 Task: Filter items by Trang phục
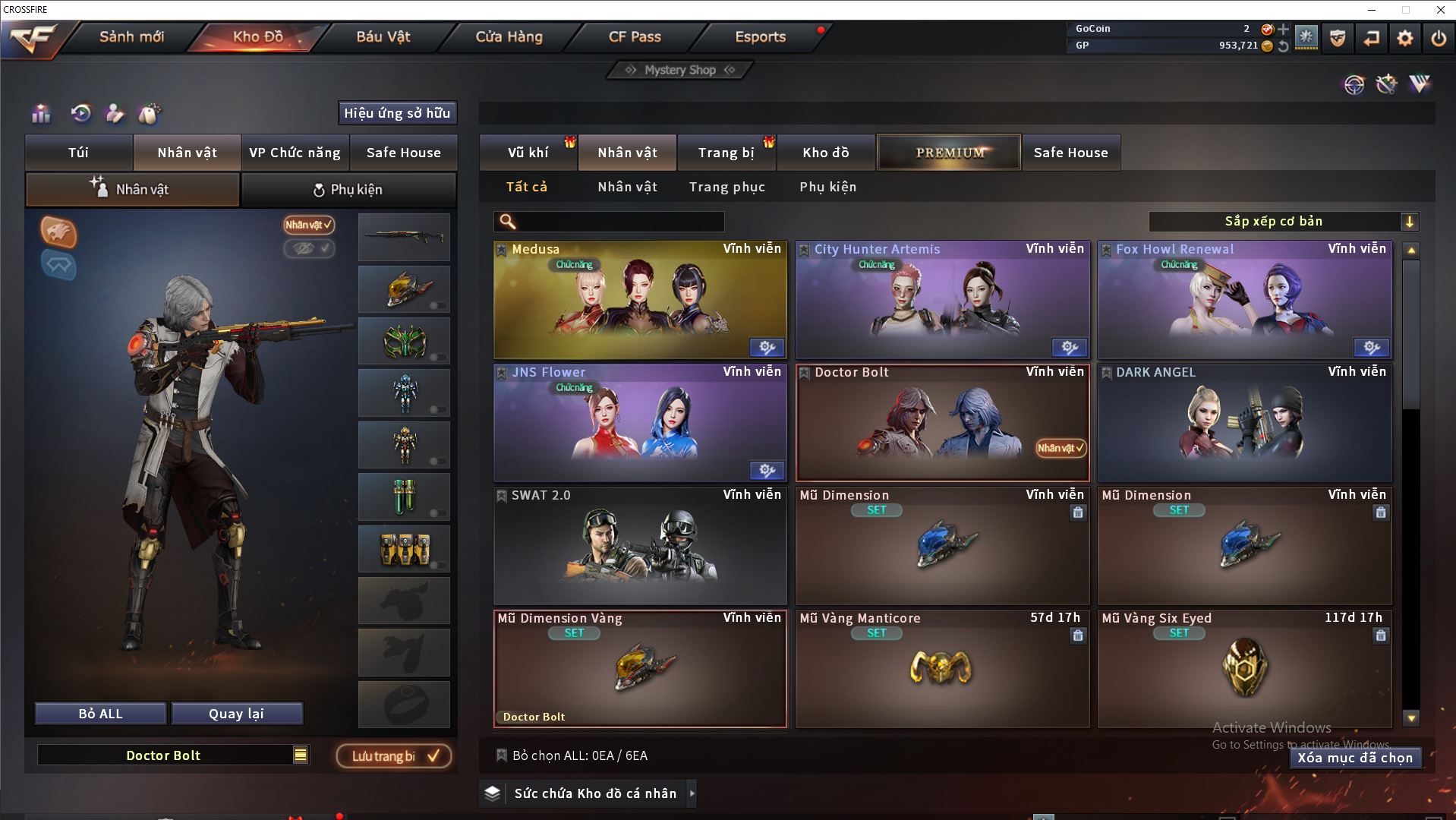click(726, 187)
